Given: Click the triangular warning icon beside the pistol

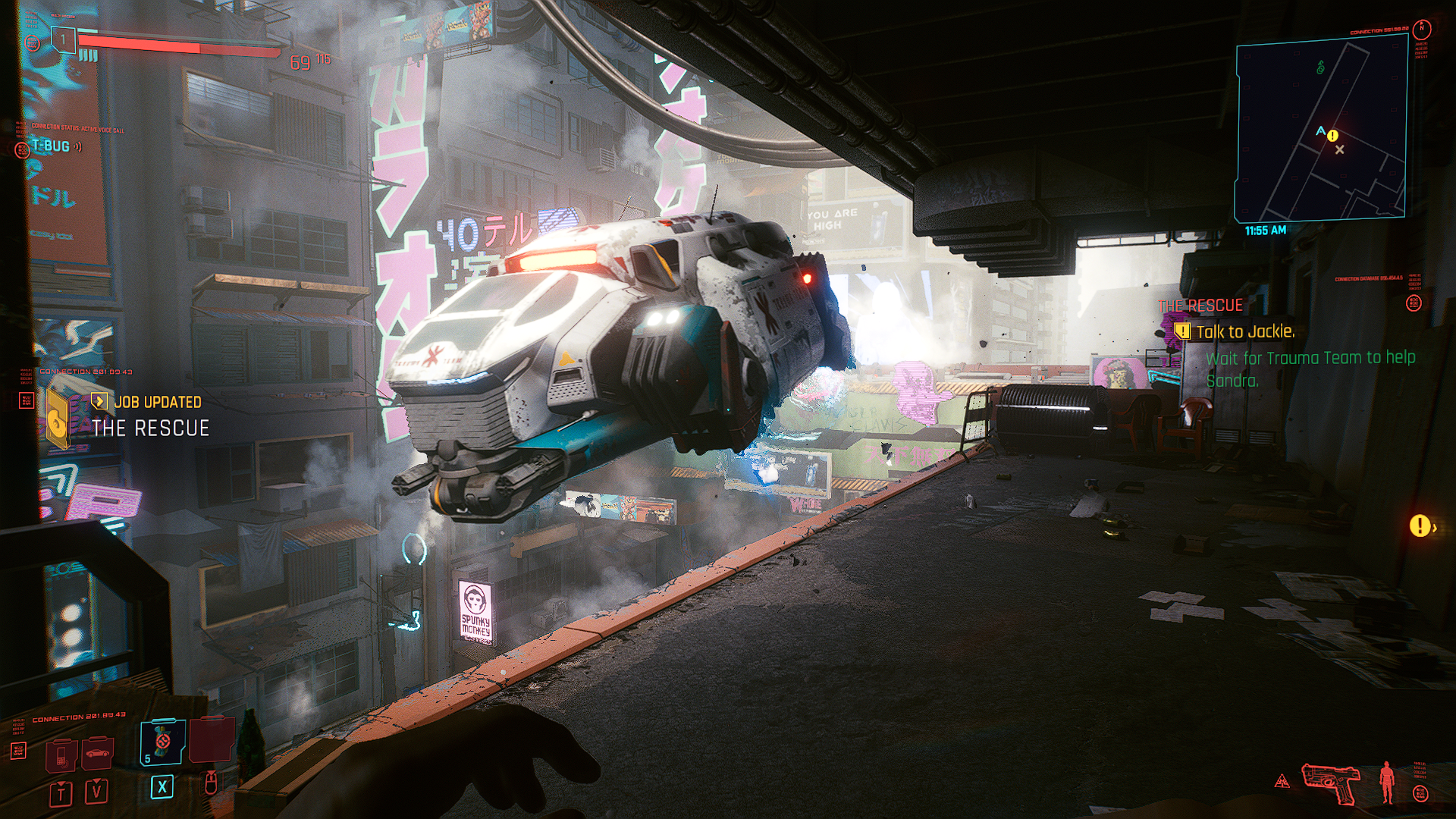Looking at the screenshot, I should (x=1282, y=781).
